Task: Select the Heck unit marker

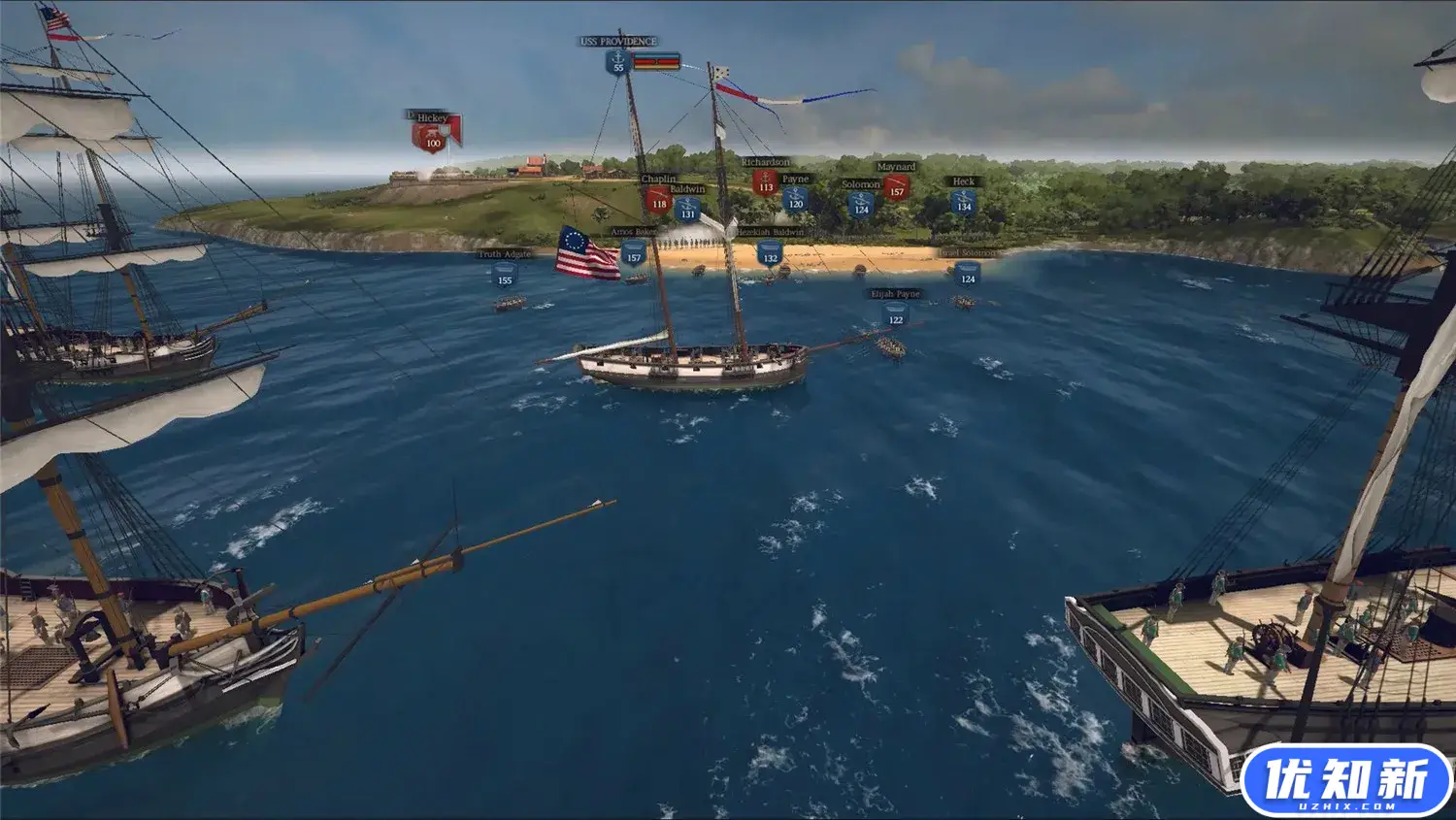Action: pyautogui.click(x=964, y=202)
